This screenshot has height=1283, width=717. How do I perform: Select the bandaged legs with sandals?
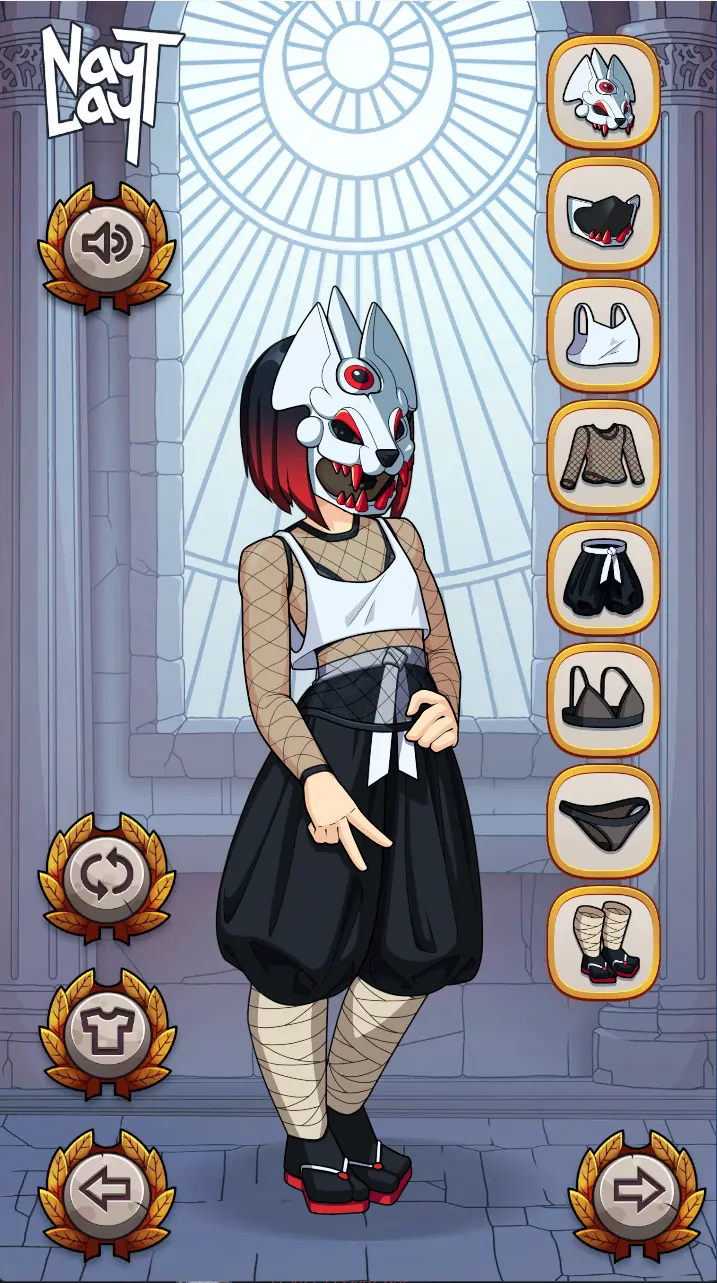click(603, 943)
